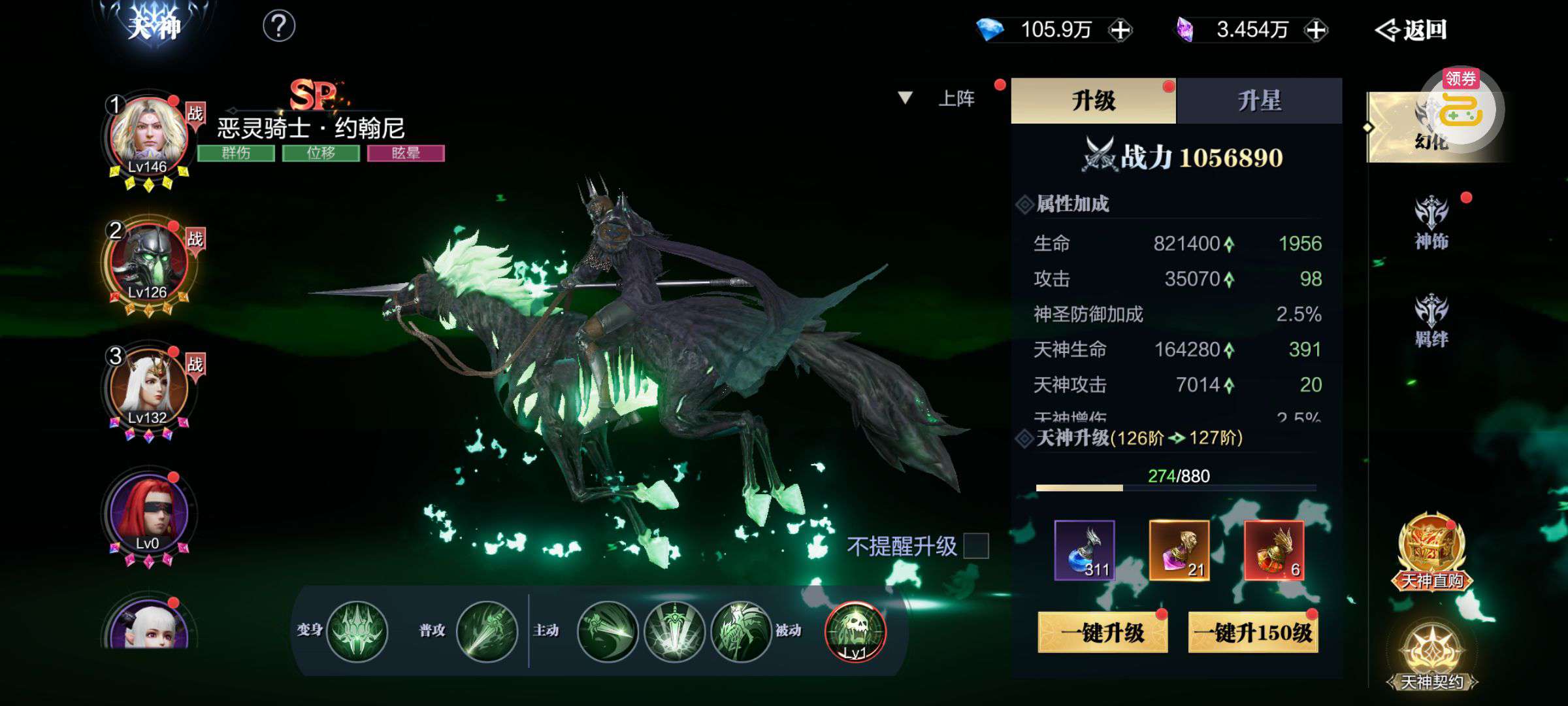Toggle the 不提醒升级 checkbox
The image size is (1568, 706).
[x=976, y=546]
